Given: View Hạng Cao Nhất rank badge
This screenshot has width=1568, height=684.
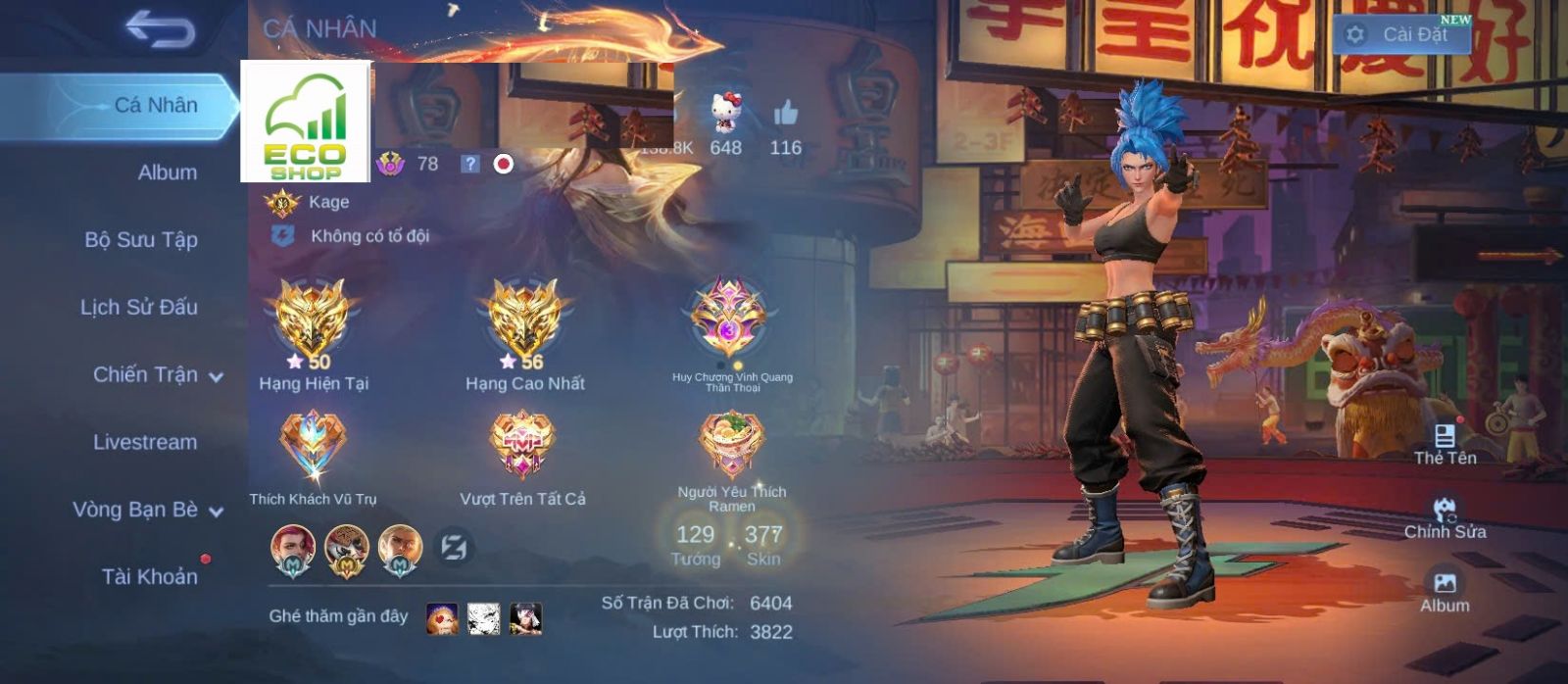Looking at the screenshot, I should coord(524,323).
